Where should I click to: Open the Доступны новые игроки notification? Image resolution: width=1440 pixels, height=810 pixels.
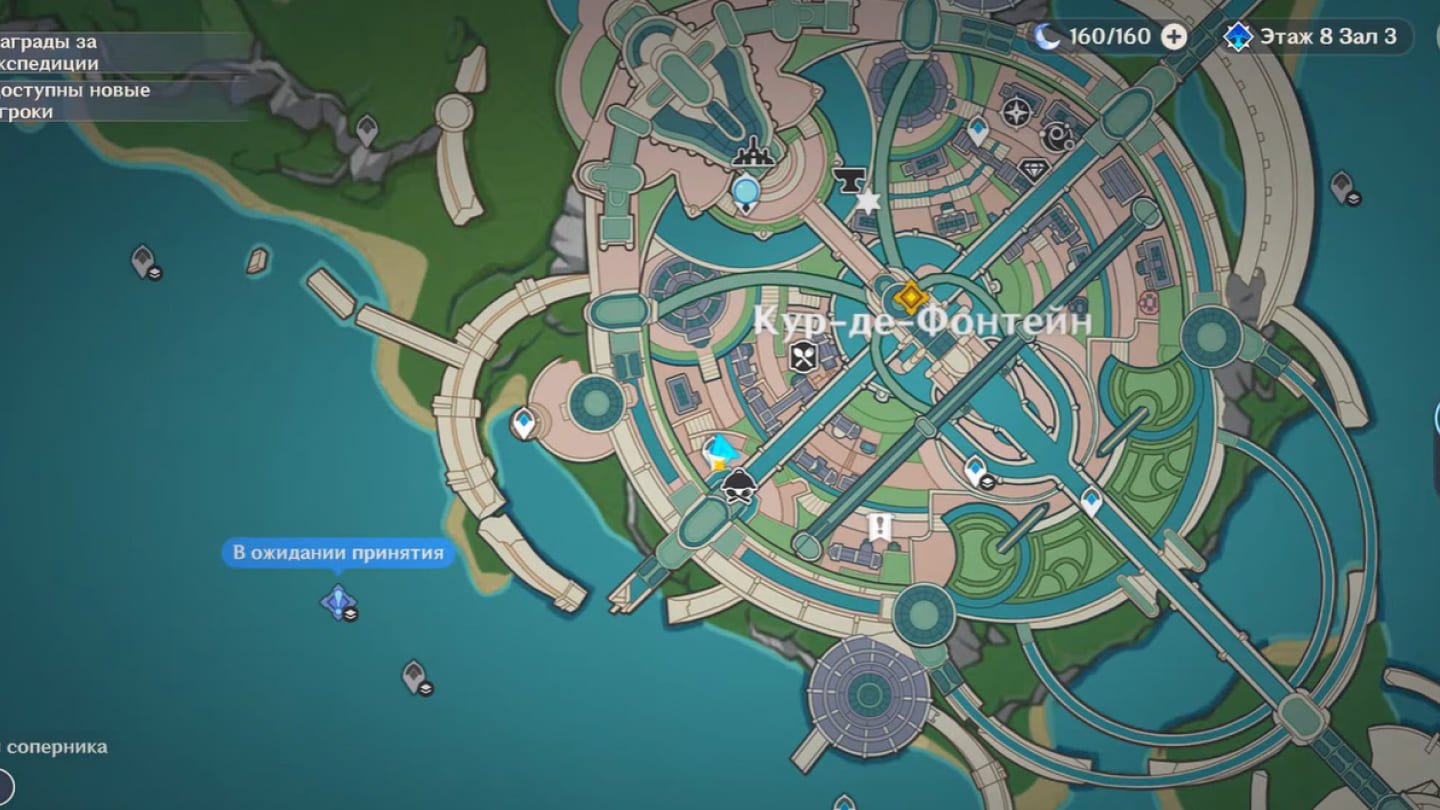75,101
